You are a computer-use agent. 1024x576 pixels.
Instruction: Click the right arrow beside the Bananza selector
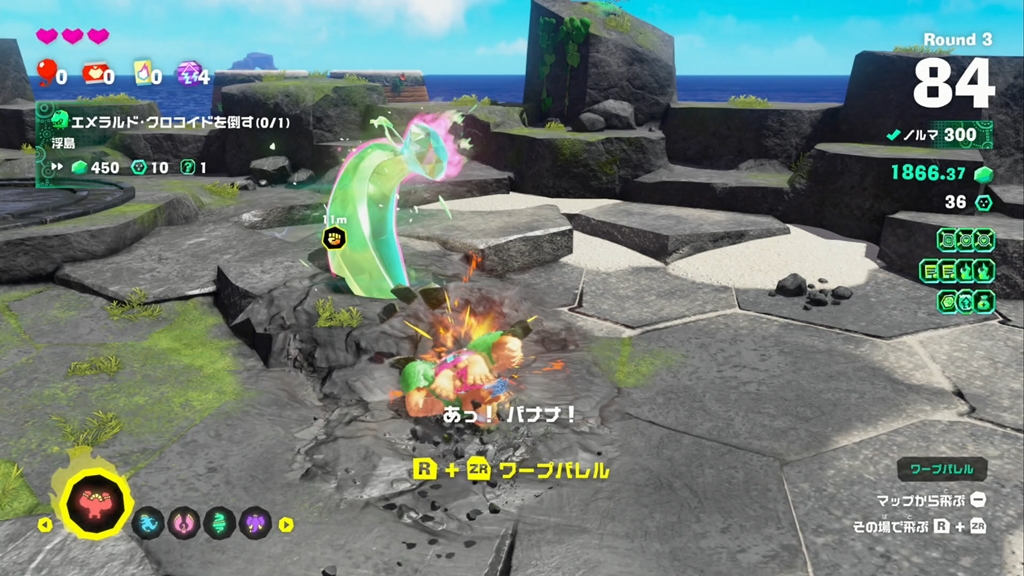coord(286,523)
